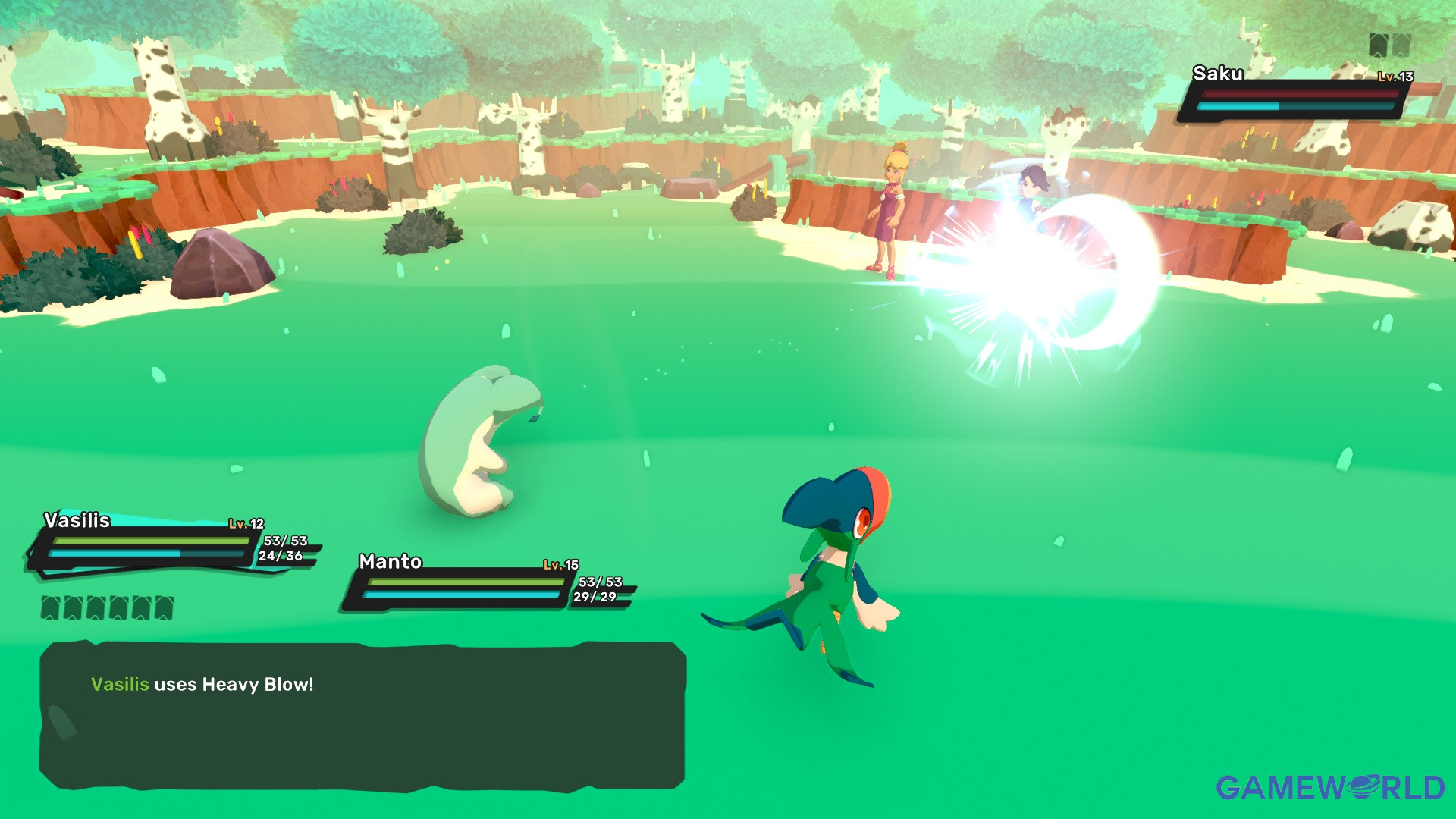This screenshot has width=1456, height=819.
Task: Click the Saku nameplate
Action: (x=1219, y=74)
